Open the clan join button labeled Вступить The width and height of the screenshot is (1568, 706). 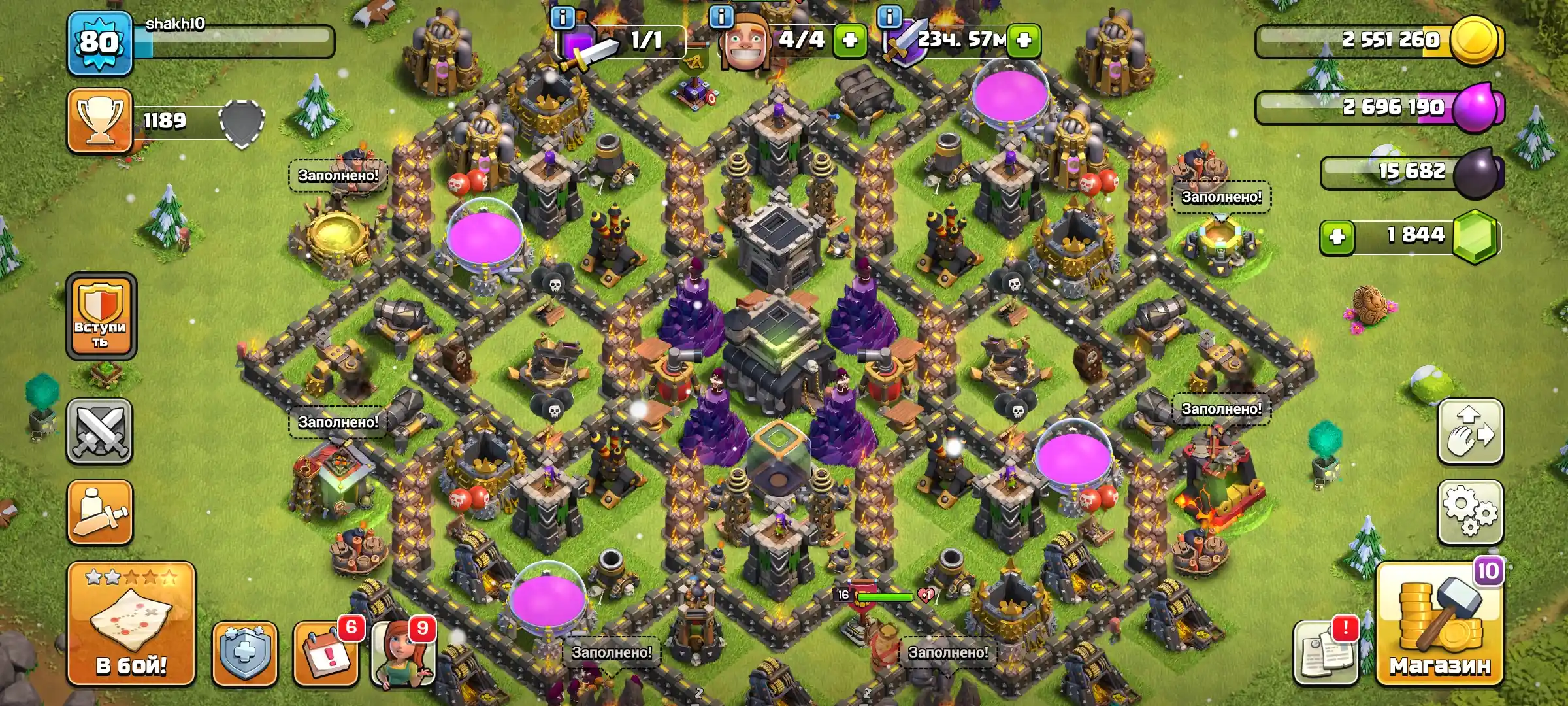(101, 317)
